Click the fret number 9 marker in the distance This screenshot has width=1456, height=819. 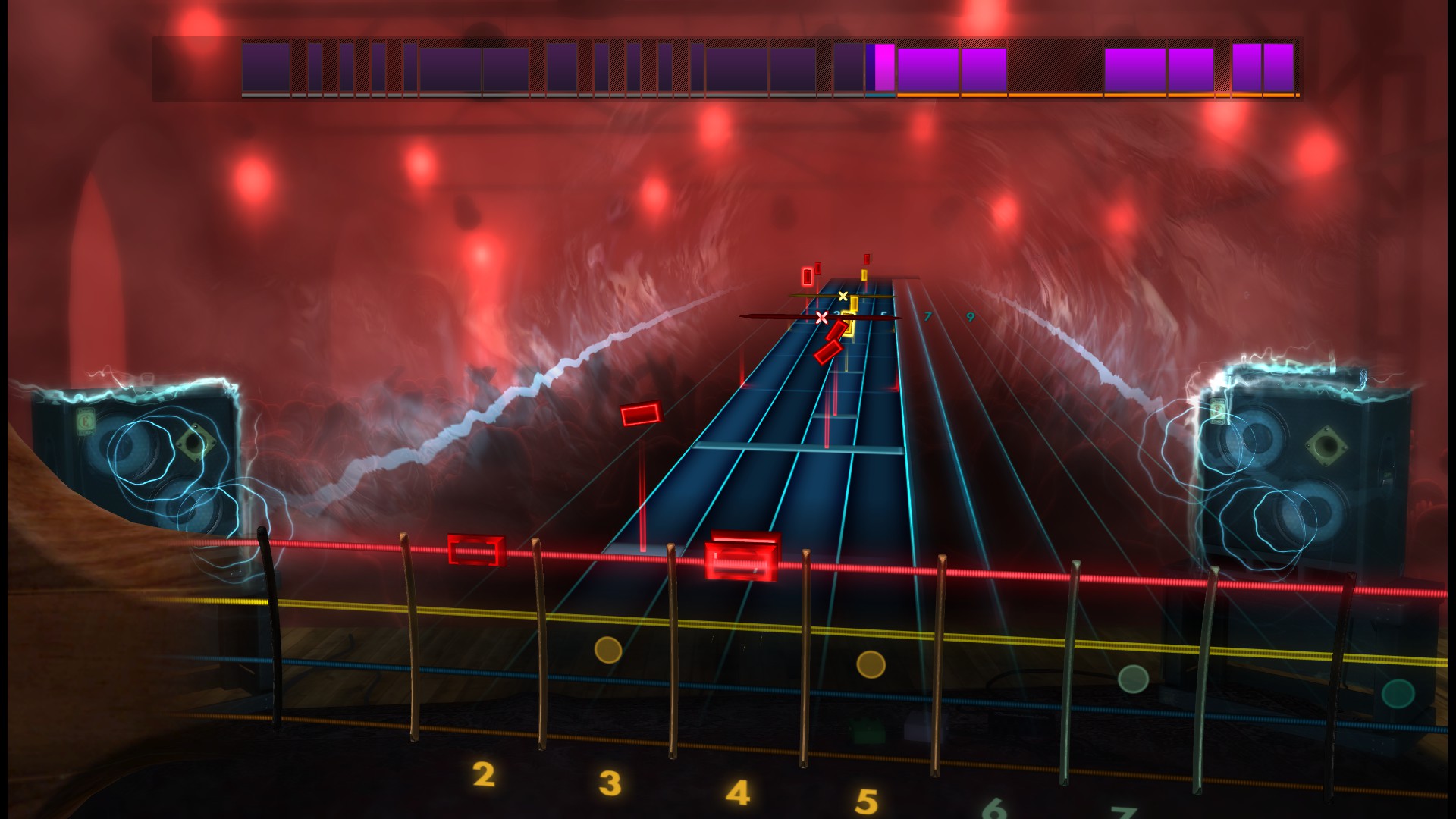tap(971, 315)
